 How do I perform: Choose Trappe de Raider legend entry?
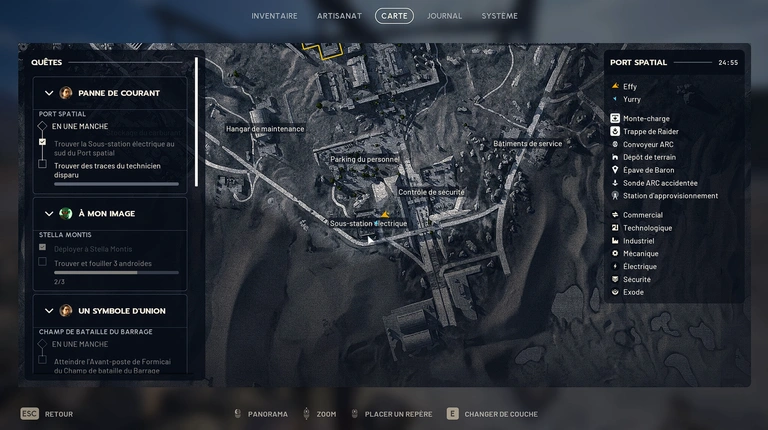(650, 132)
